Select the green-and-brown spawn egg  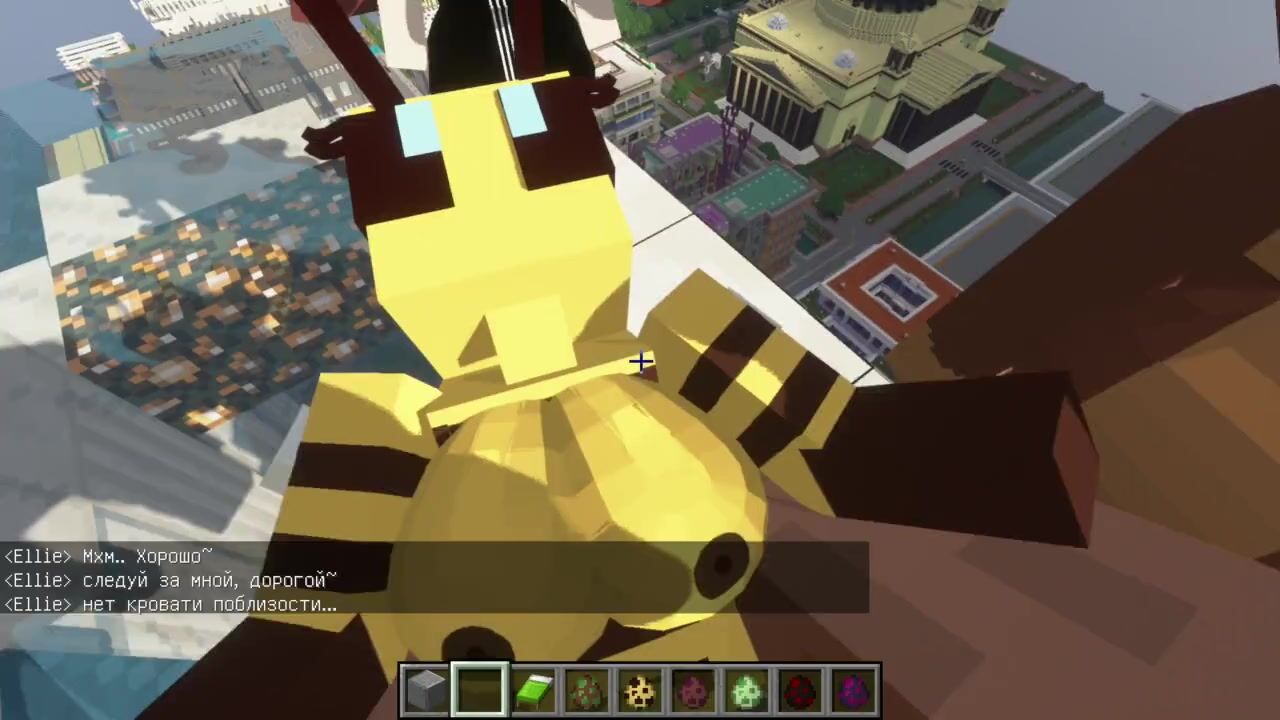(587, 689)
